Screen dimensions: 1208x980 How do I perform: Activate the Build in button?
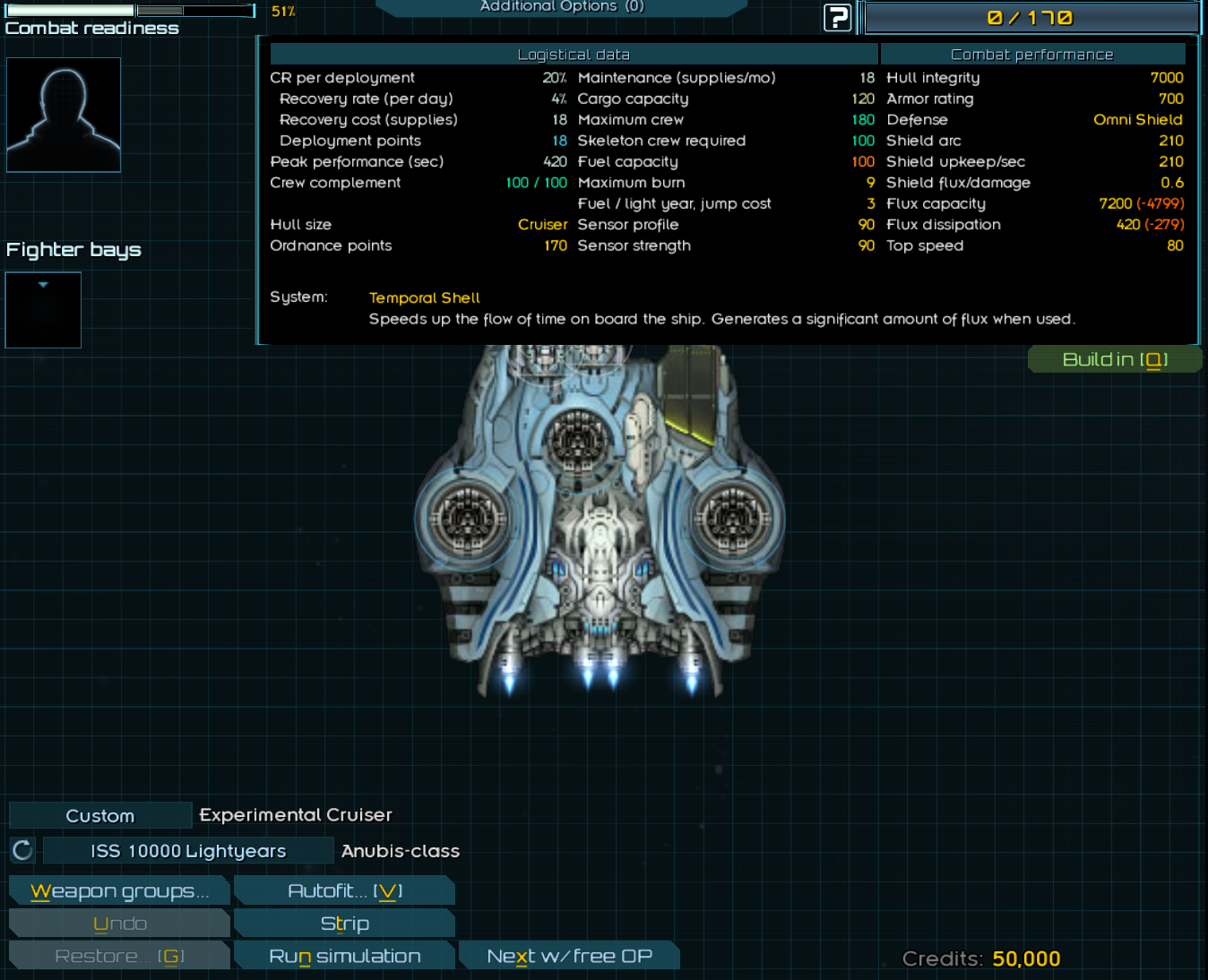coord(1114,360)
